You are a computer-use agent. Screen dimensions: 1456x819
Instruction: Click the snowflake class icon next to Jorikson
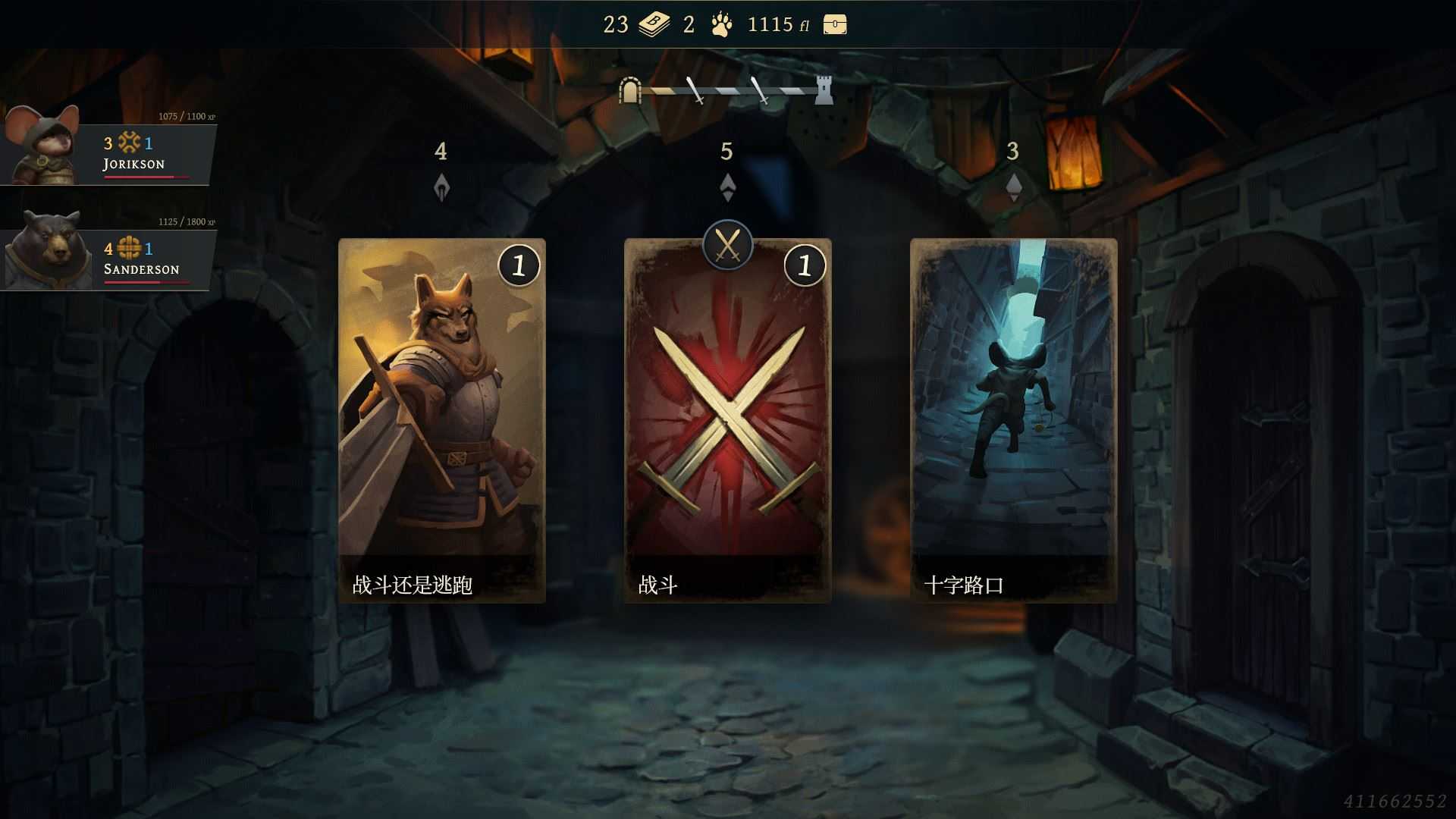(127, 141)
